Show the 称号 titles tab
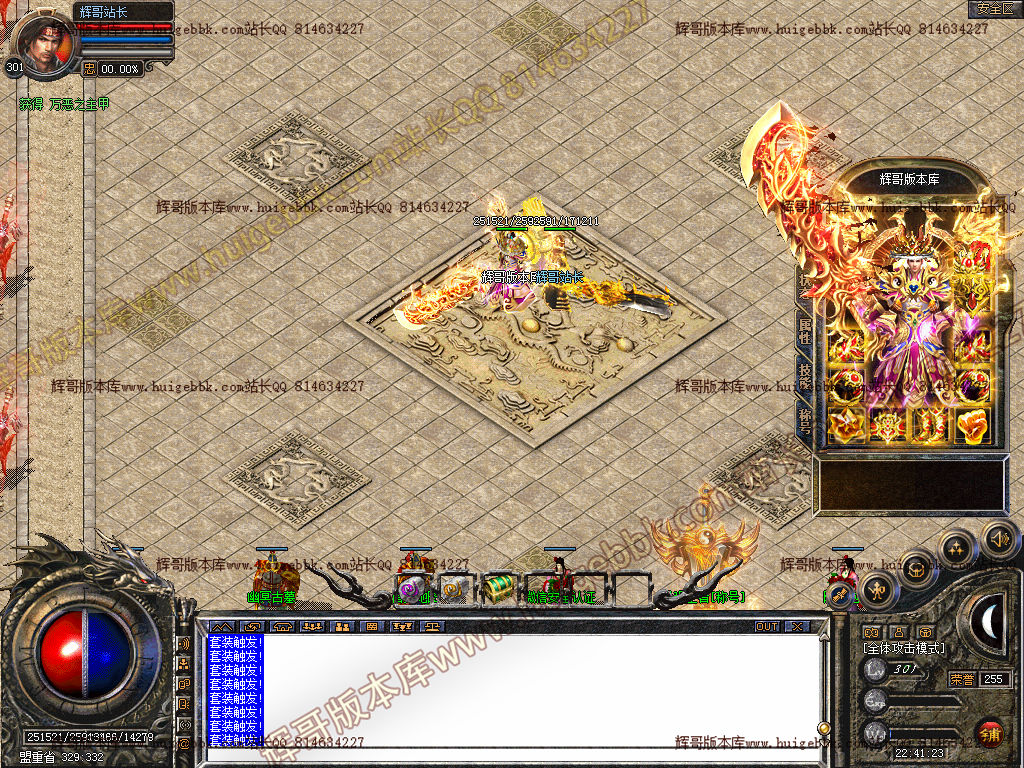Screen dimensions: 1024x768 pyautogui.click(x=805, y=417)
